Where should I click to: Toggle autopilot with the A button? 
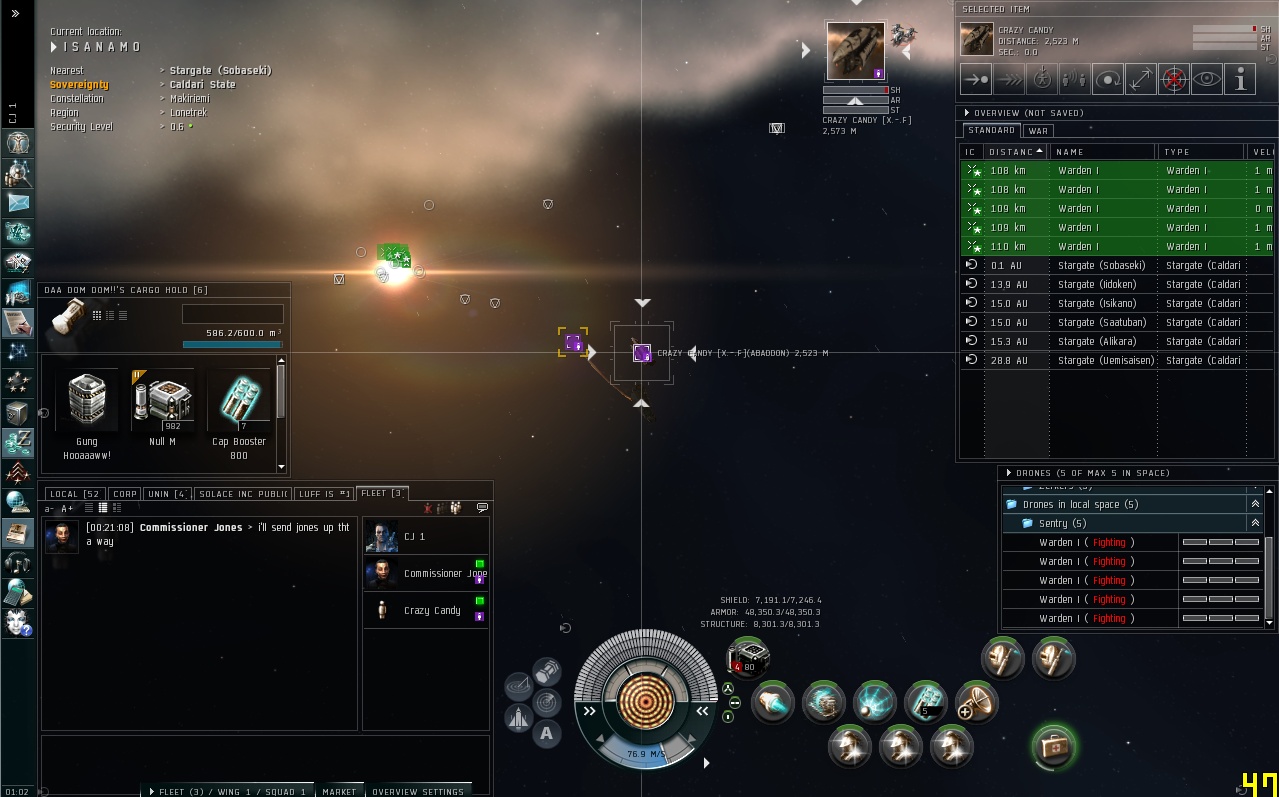coord(546,734)
